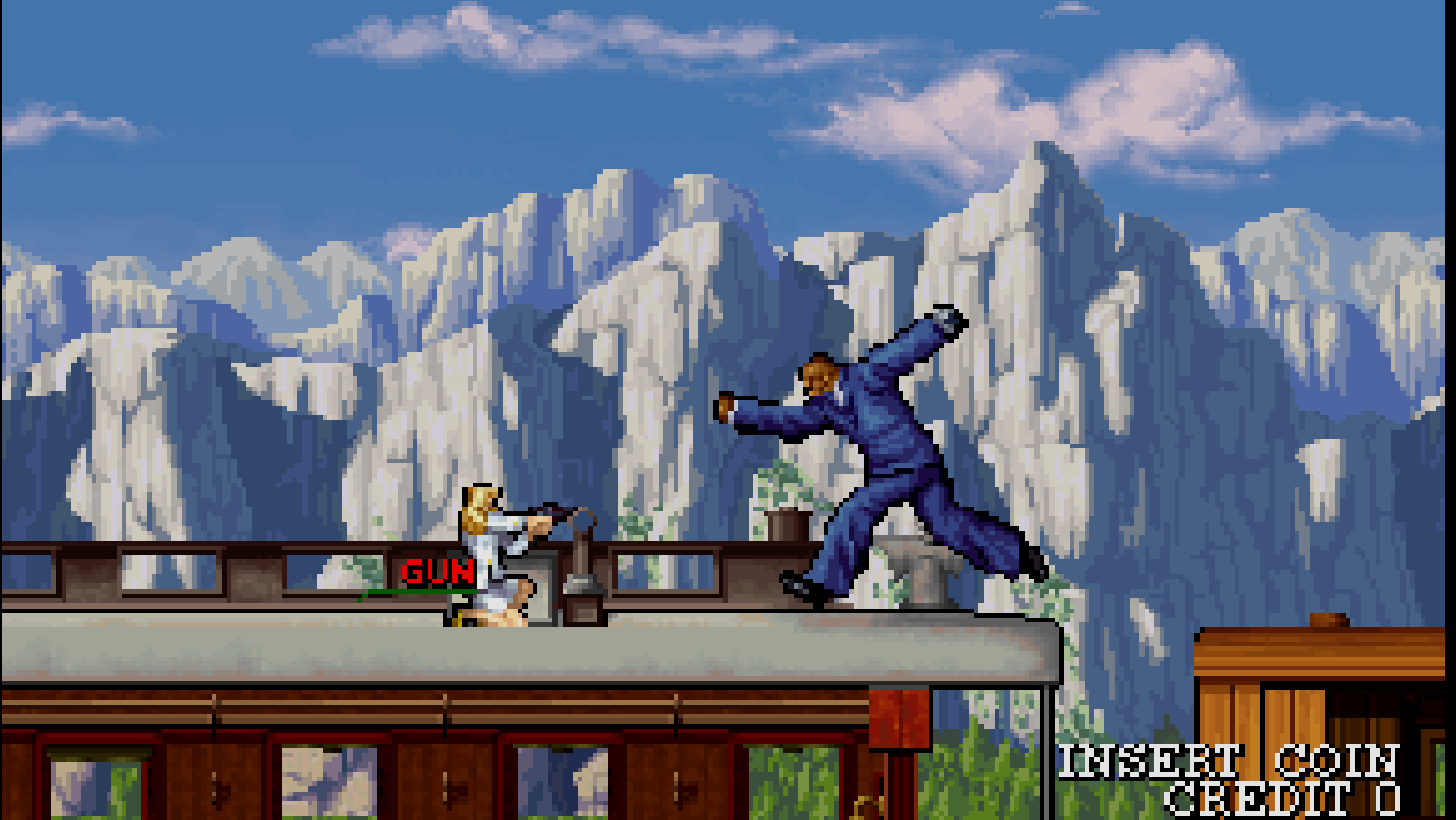Click the INSERT COIN text
Screen dimensions: 1456x820
pyautogui.click(x=1231, y=760)
